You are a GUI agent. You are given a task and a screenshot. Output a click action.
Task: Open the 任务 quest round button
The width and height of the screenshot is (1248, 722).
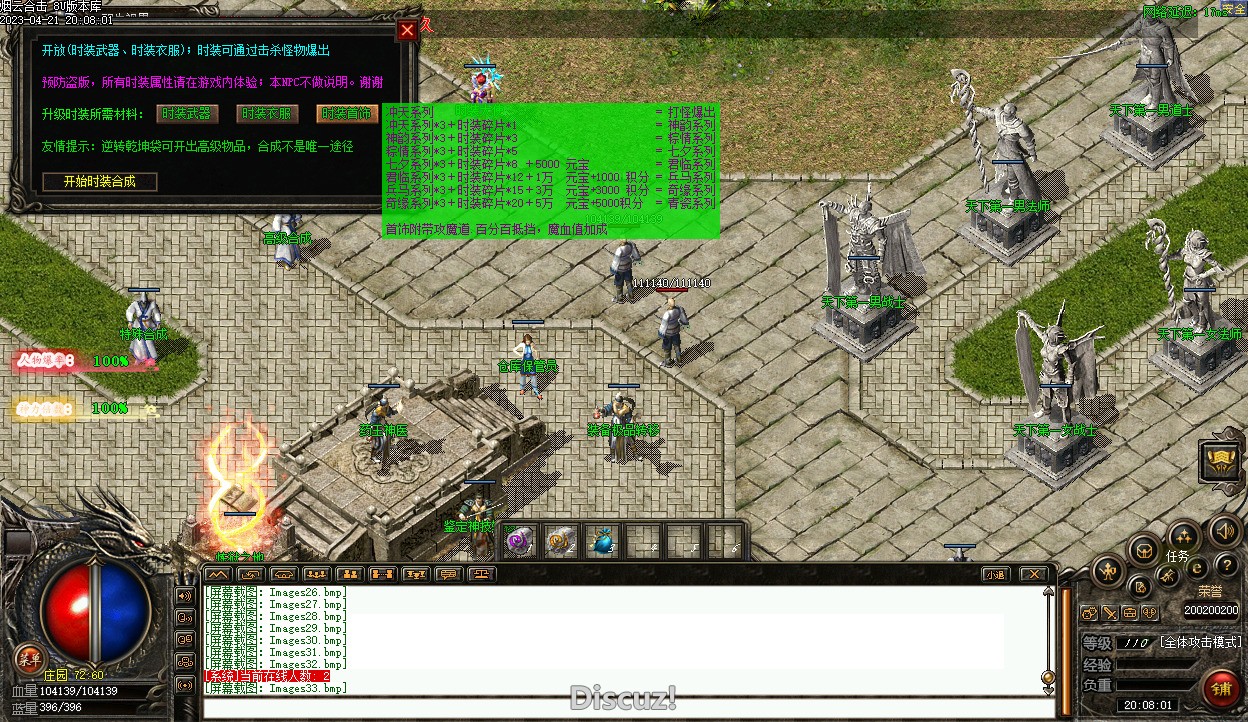coord(1183,538)
